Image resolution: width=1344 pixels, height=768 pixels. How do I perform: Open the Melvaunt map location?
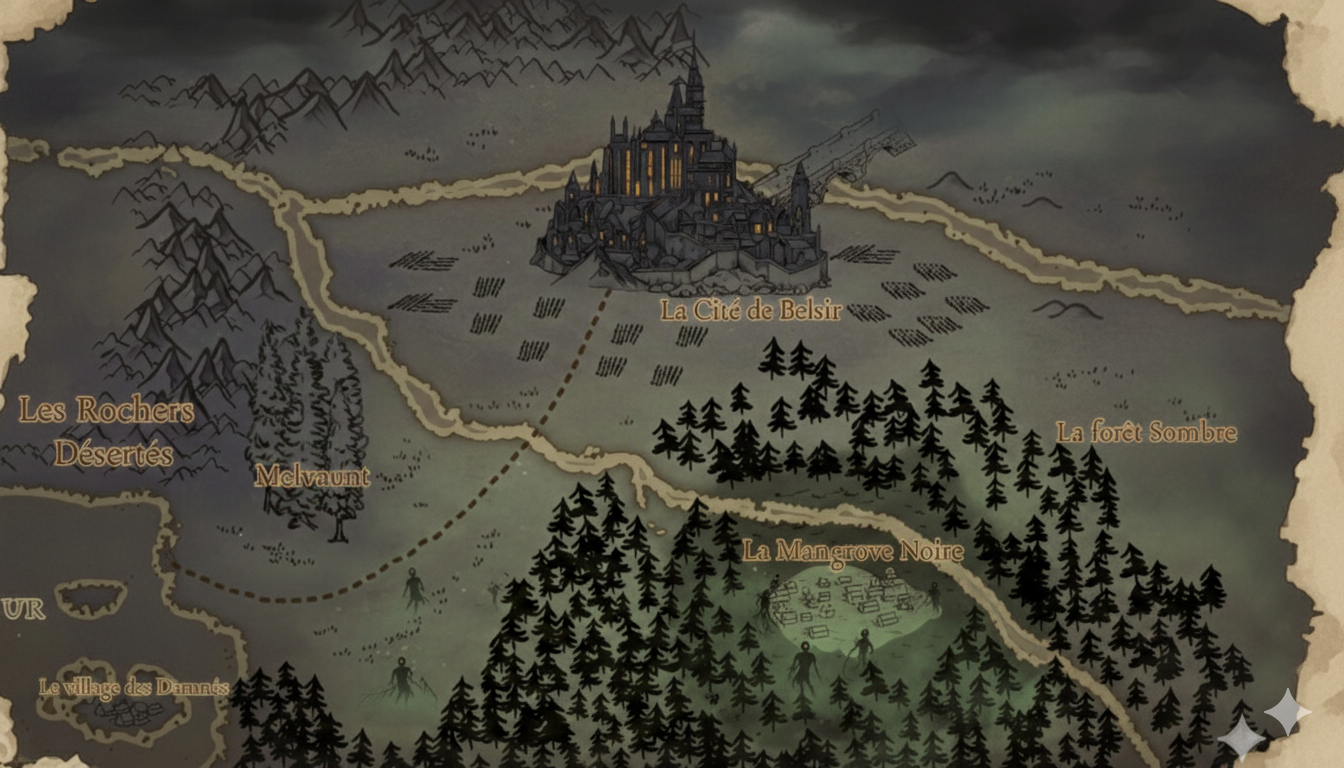[x=312, y=476]
